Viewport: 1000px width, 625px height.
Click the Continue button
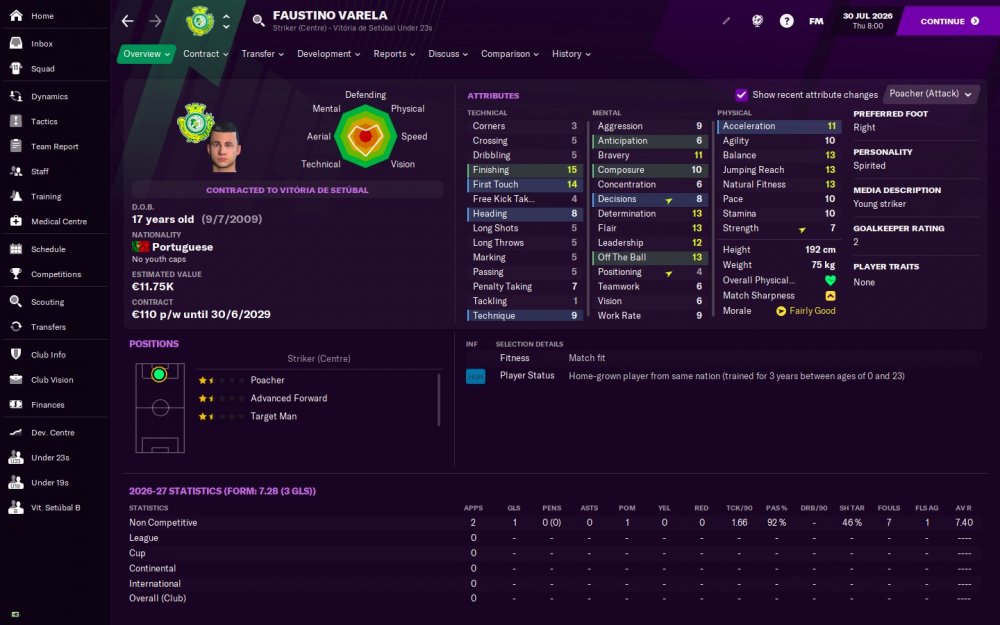949,21
